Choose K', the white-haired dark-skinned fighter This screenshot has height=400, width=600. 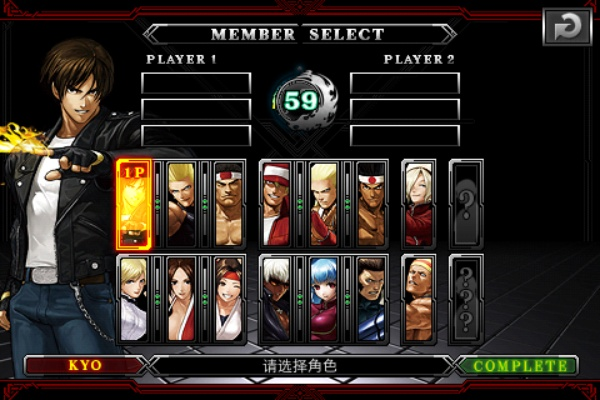277,300
